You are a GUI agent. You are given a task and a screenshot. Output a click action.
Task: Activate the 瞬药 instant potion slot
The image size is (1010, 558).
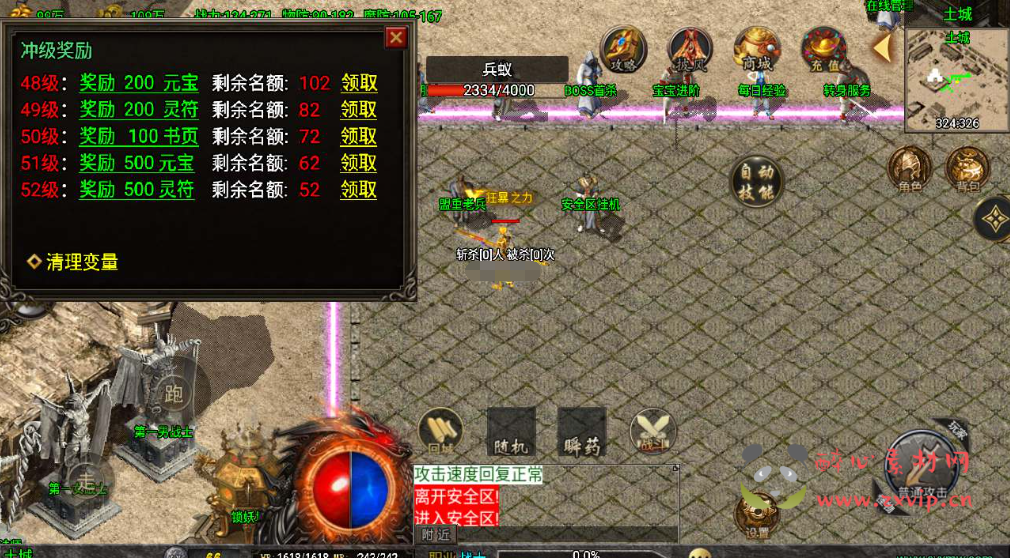coord(582,431)
